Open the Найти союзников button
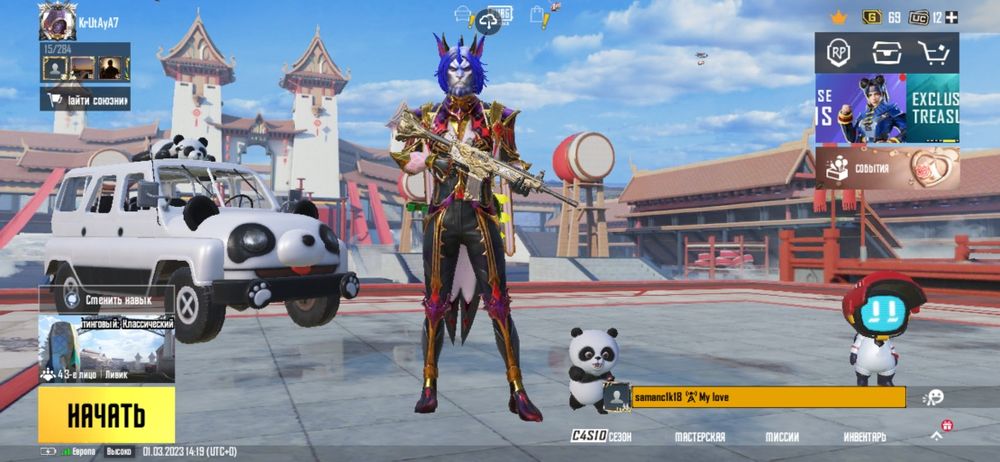Screen dimensions: 1000x462 (86, 98)
